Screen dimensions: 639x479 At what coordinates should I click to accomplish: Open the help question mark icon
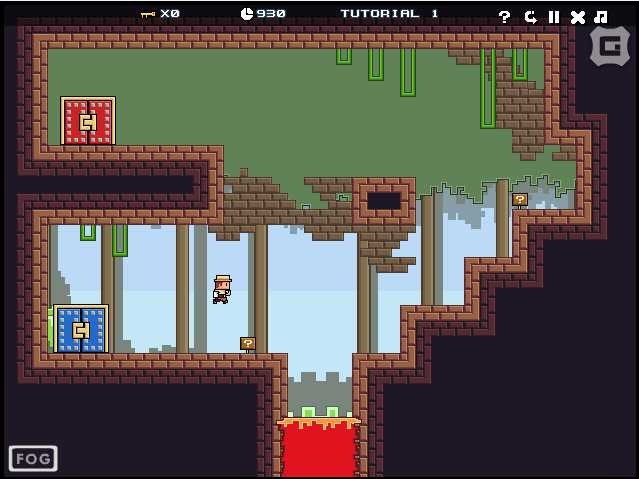(504, 16)
